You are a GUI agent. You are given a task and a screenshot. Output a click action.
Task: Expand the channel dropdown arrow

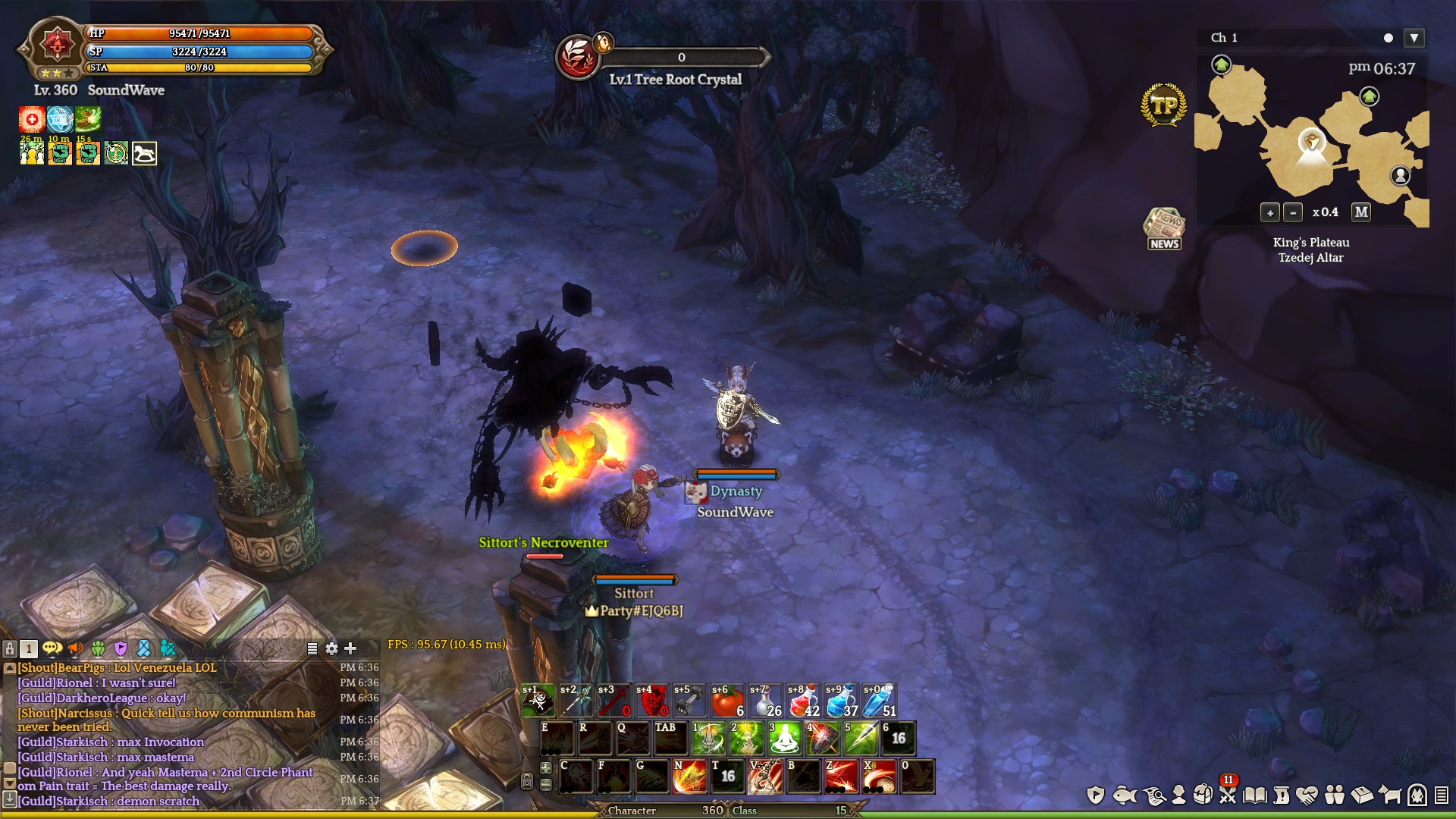pos(1414,38)
